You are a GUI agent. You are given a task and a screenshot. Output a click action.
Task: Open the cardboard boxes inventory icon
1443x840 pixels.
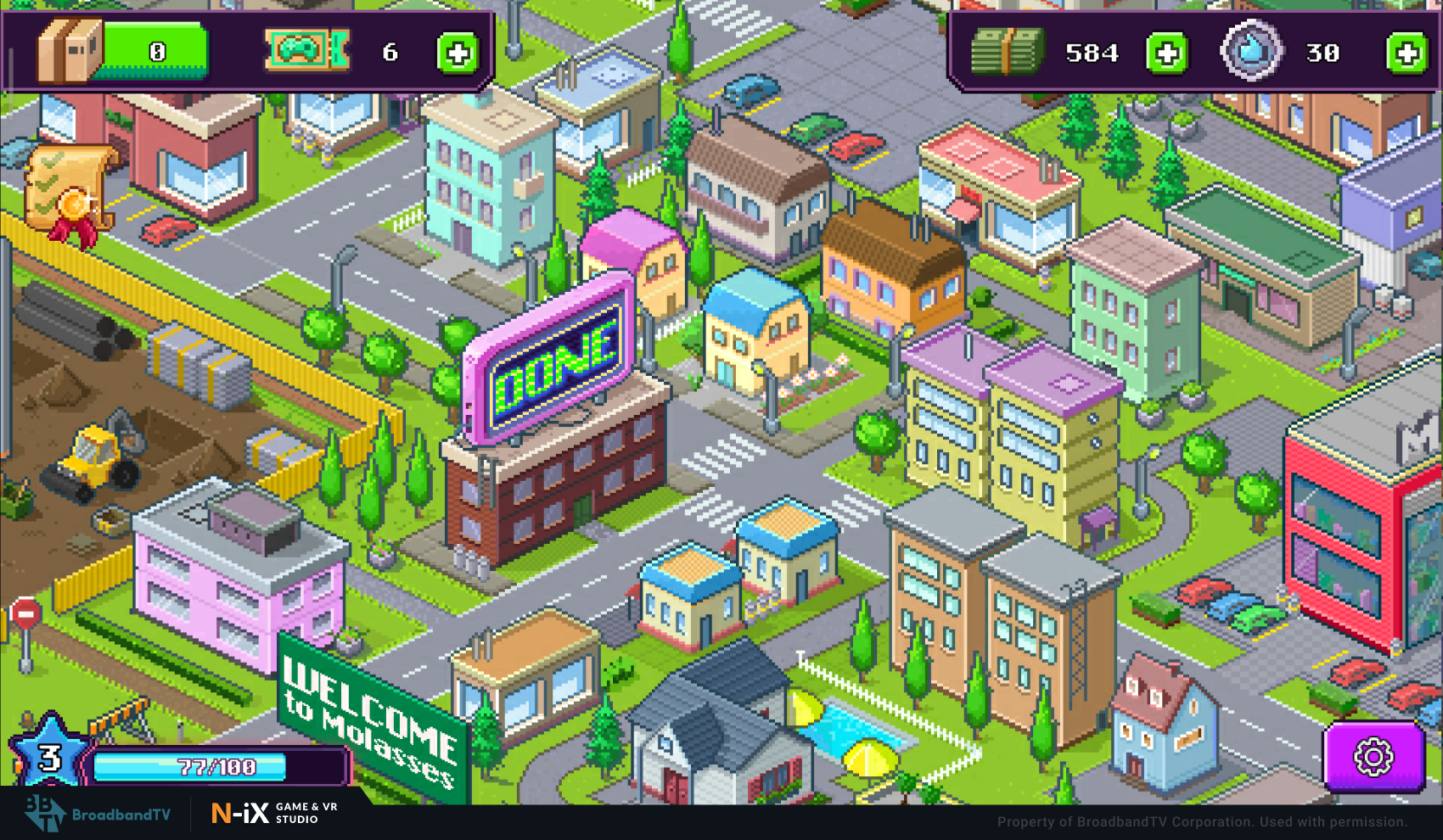point(70,50)
